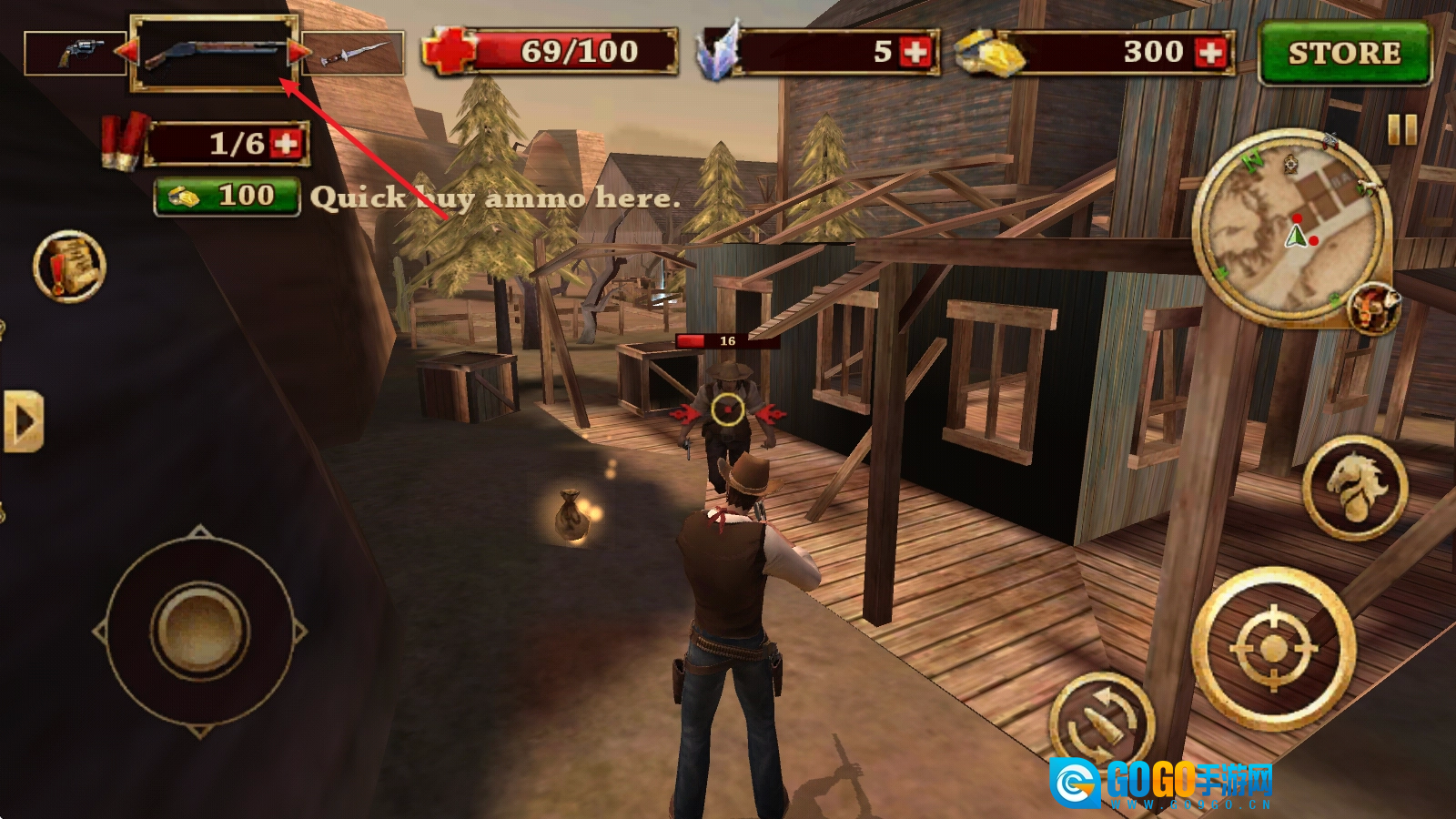The width and height of the screenshot is (1456, 819).
Task: Add more crystals with the plus button
Action: (x=915, y=53)
